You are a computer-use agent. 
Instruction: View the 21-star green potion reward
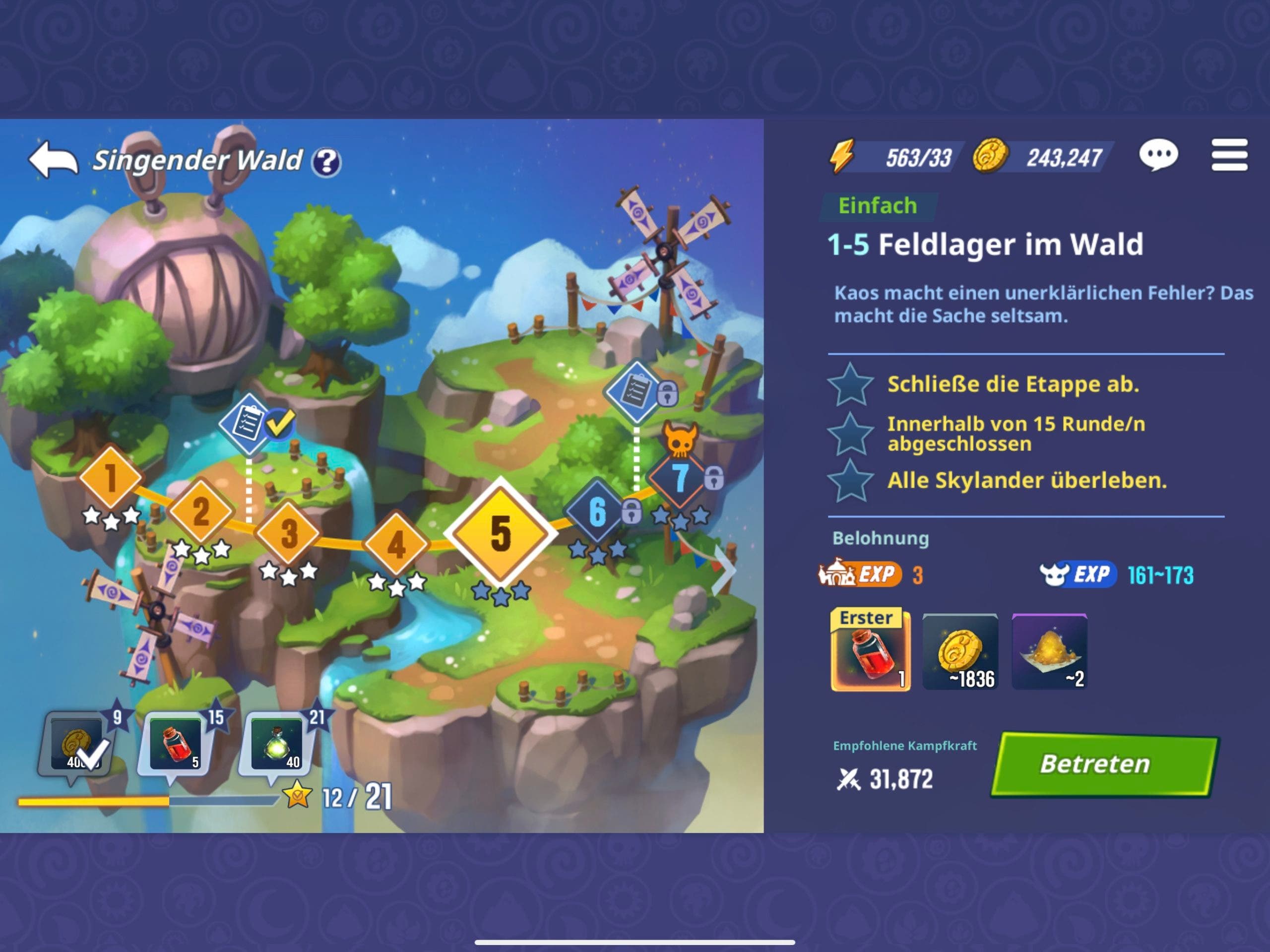pos(277,745)
